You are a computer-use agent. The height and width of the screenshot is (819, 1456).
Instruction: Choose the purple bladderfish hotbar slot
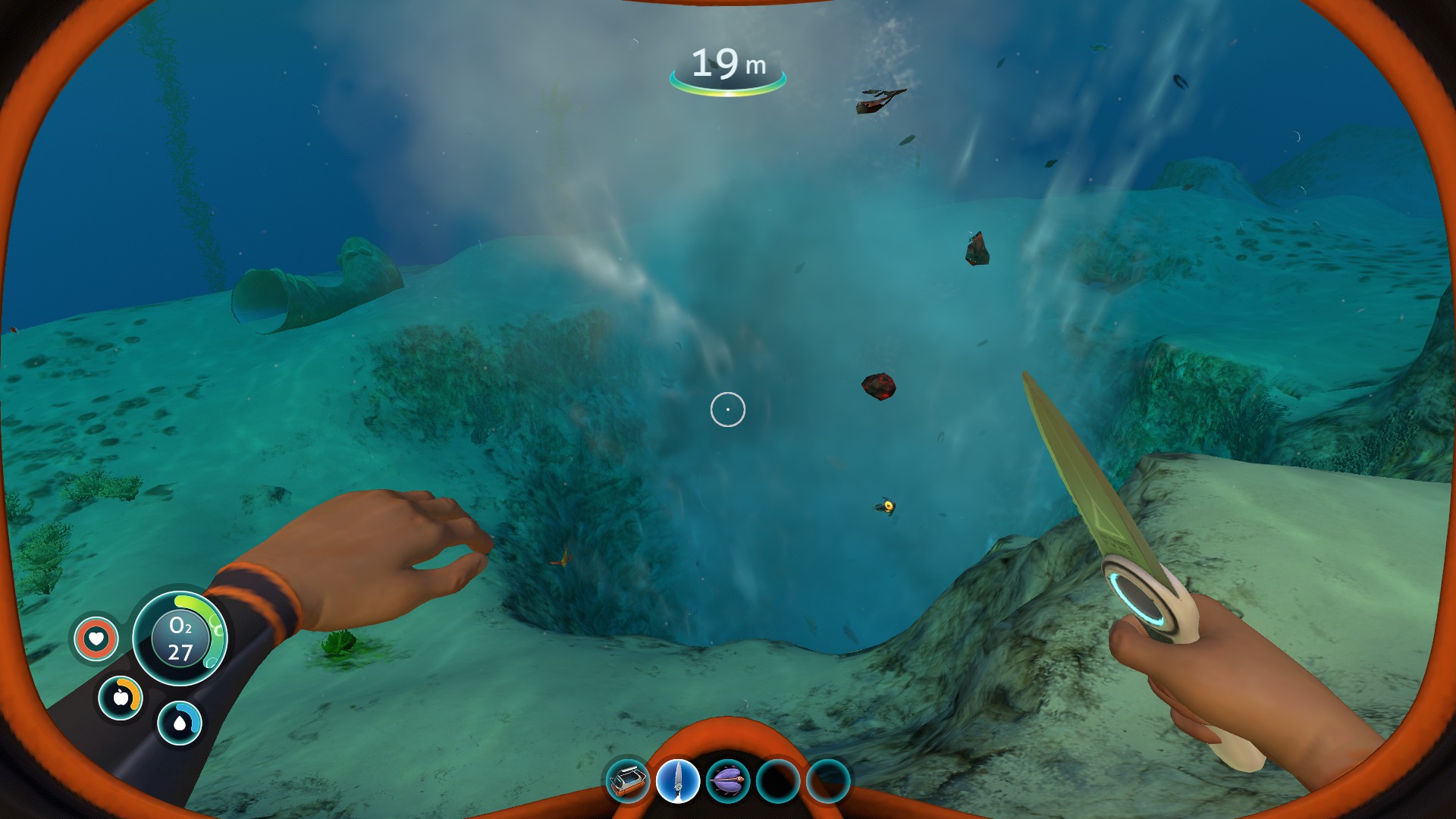pyautogui.click(x=727, y=781)
